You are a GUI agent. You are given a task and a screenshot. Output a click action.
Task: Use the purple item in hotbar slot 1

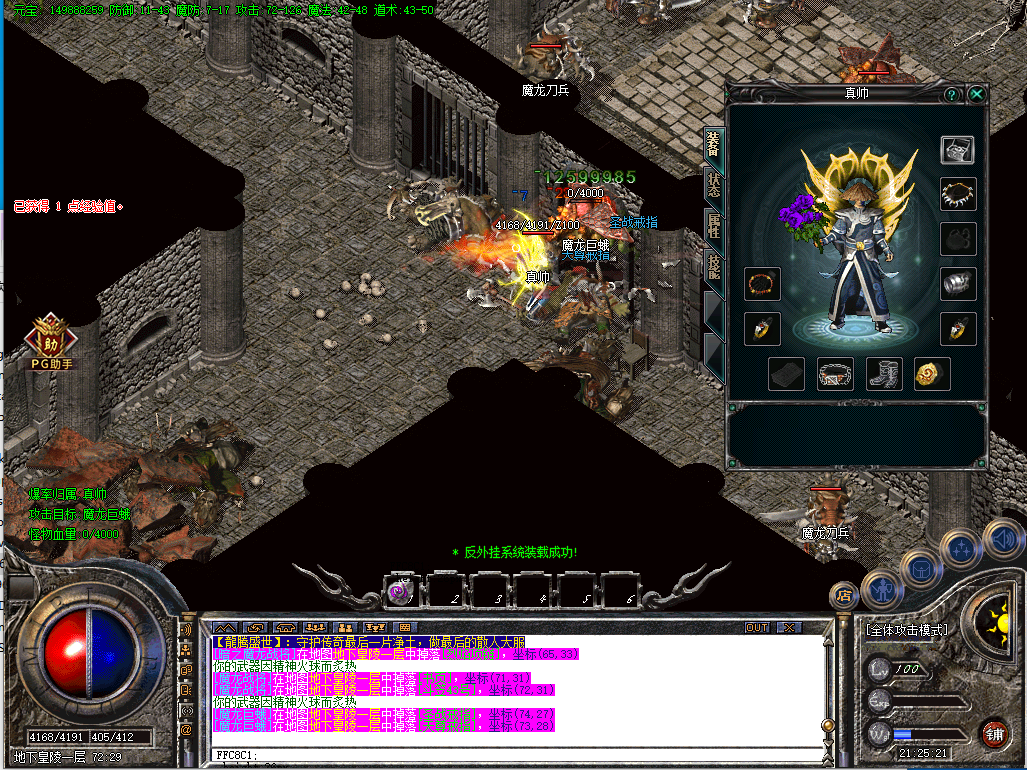pyautogui.click(x=403, y=591)
